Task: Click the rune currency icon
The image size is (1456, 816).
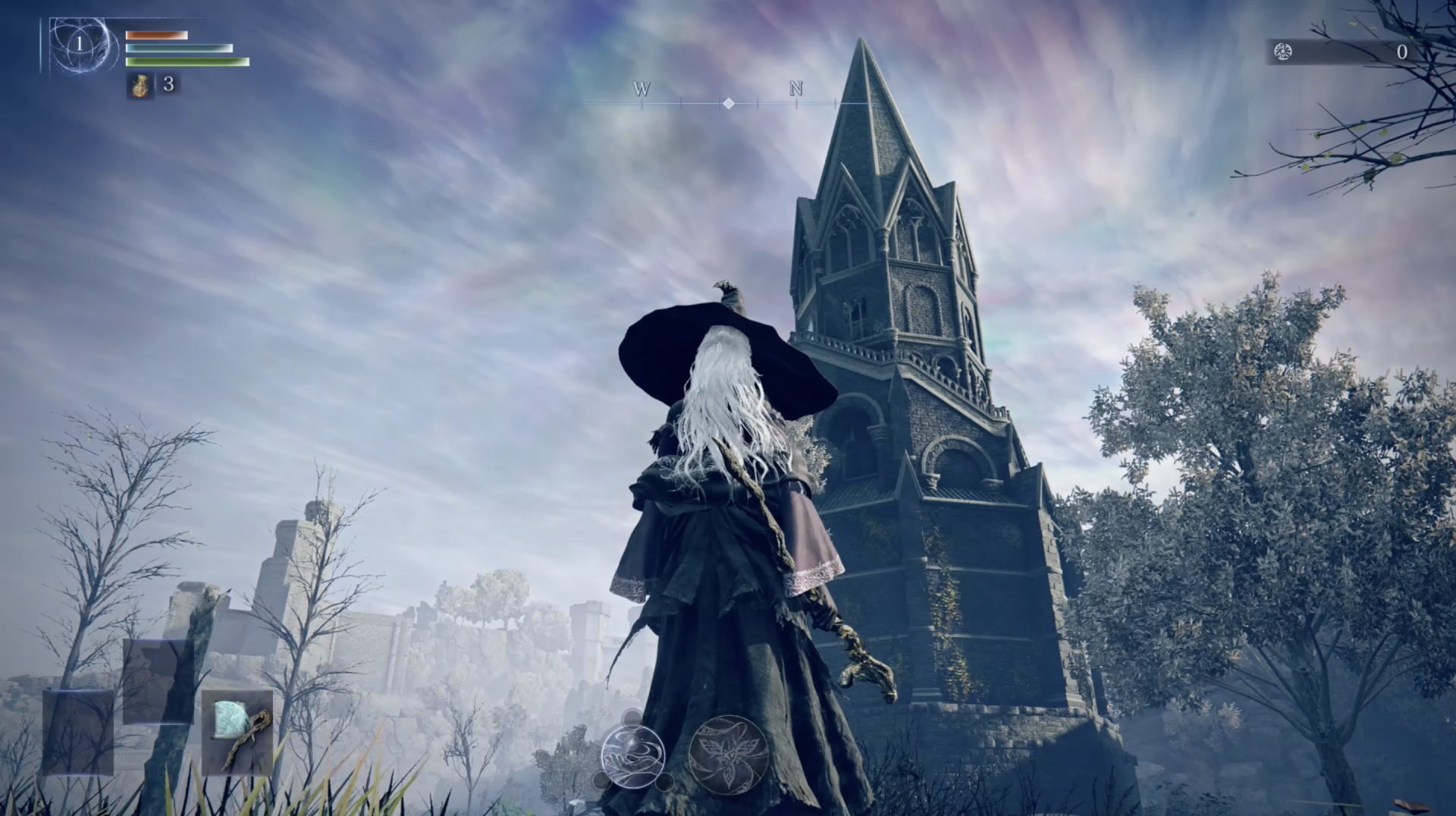Action: click(x=1283, y=52)
